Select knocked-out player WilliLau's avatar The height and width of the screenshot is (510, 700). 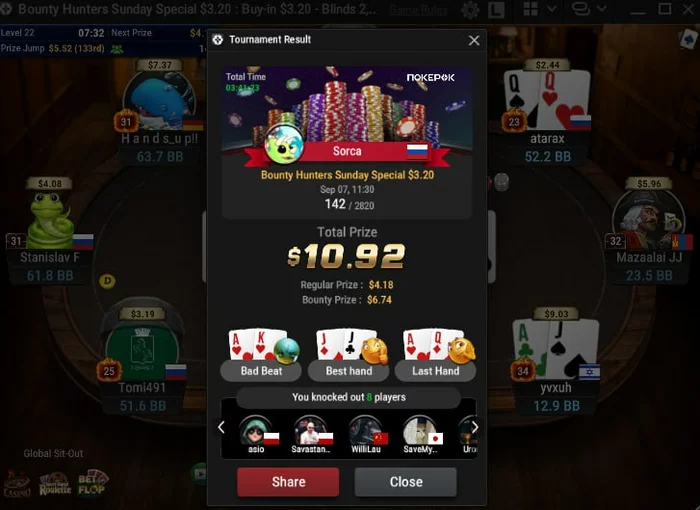tap(364, 431)
